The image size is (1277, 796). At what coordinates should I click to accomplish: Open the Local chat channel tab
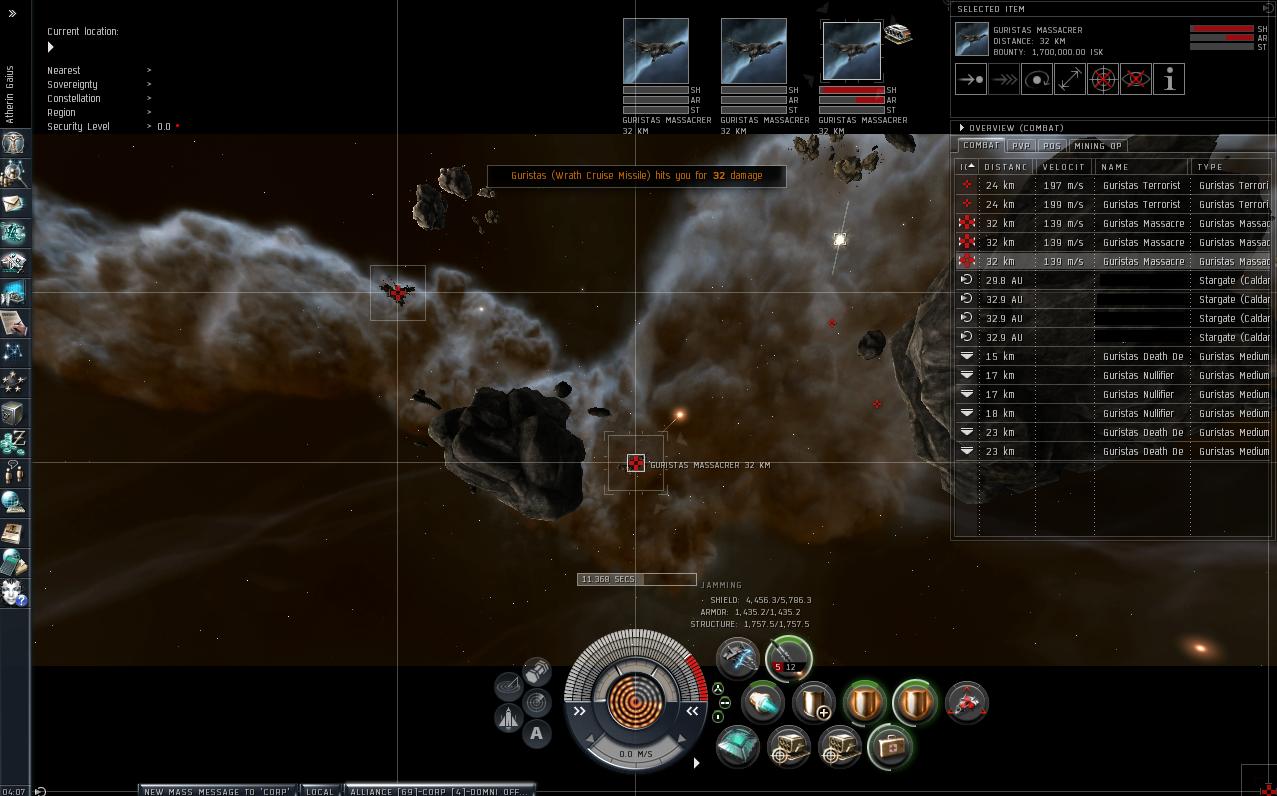(x=320, y=791)
